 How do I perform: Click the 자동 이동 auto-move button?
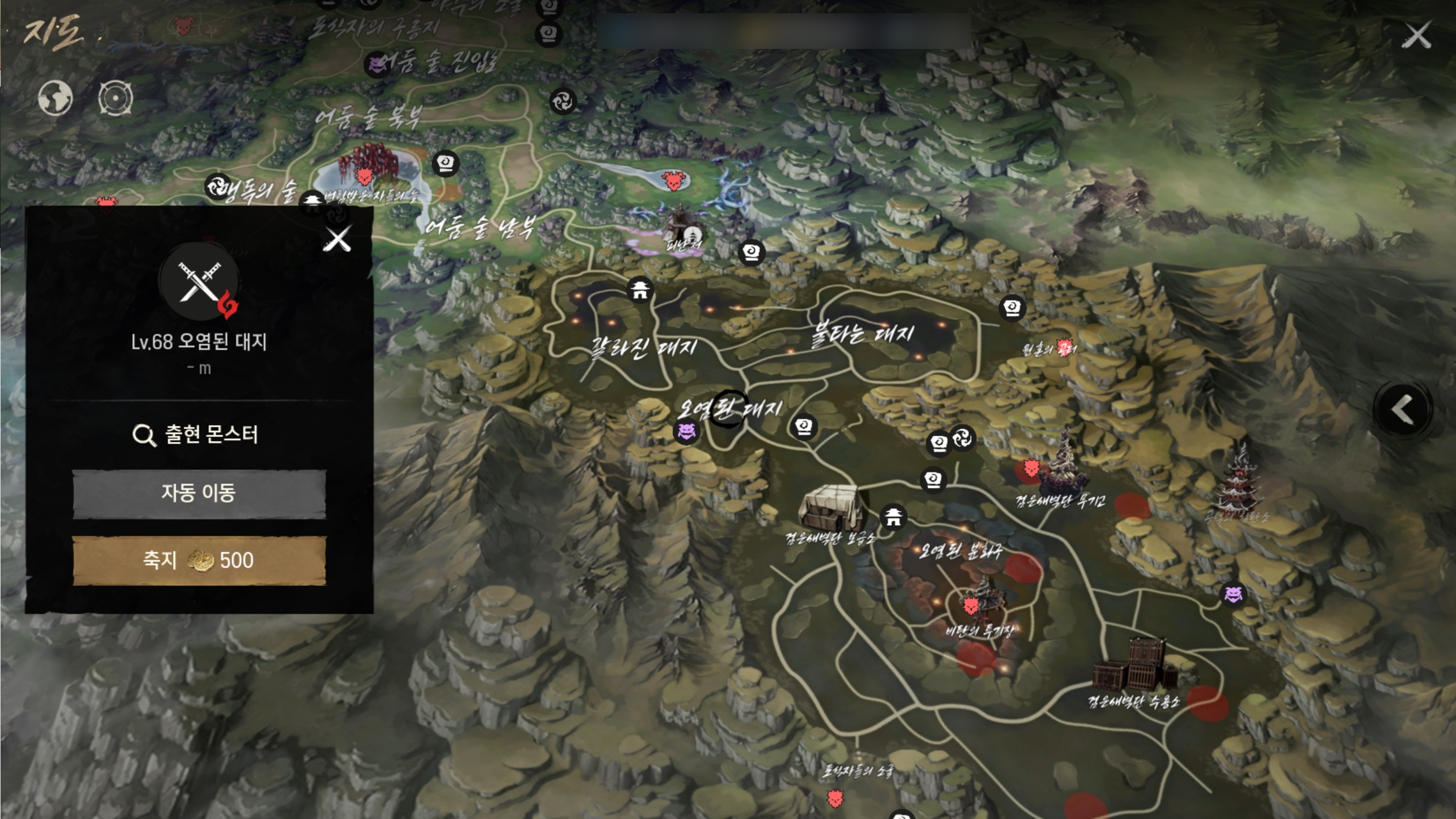[x=199, y=493]
